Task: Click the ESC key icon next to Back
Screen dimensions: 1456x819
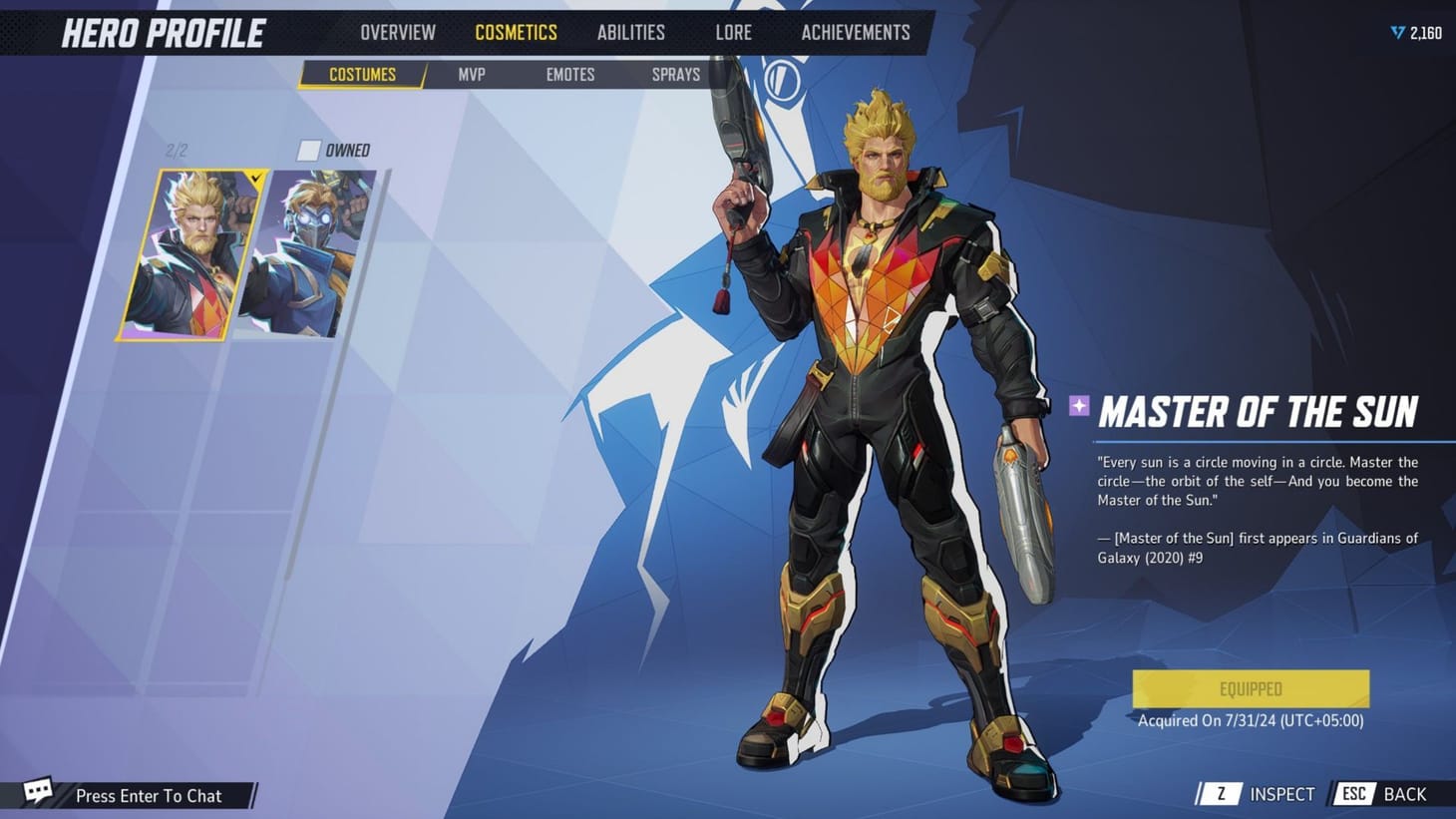Action: point(1354,794)
